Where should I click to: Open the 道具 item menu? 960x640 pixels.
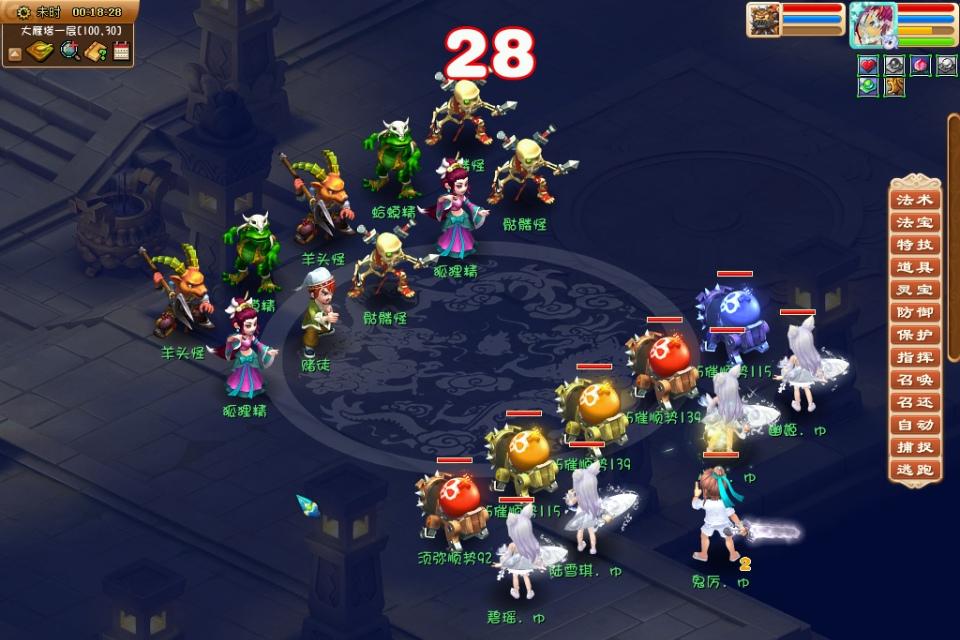pyautogui.click(x=915, y=268)
